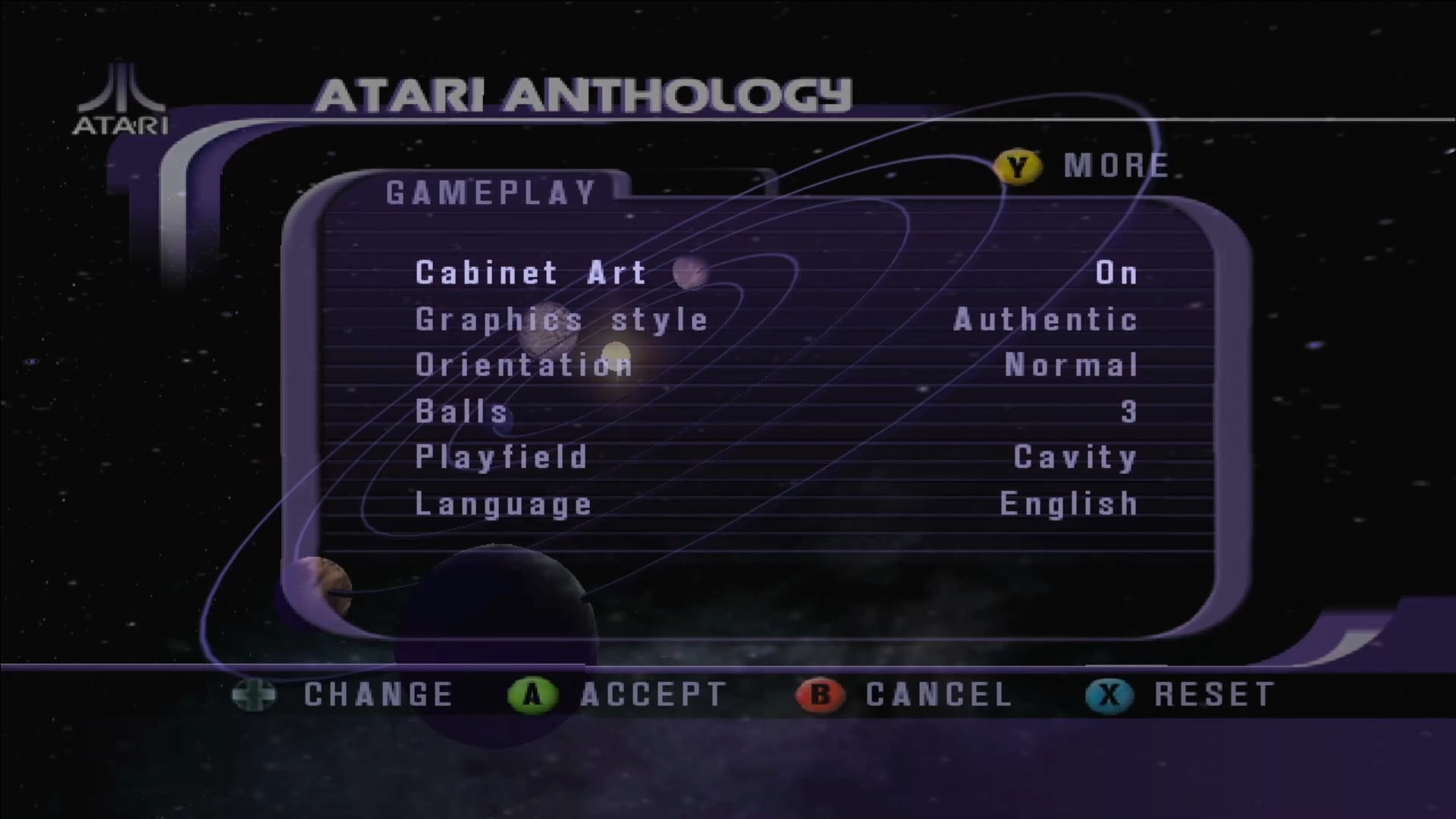Viewport: 1456px width, 819px height.
Task: Choose the Graphics style setting
Action: tap(561, 320)
